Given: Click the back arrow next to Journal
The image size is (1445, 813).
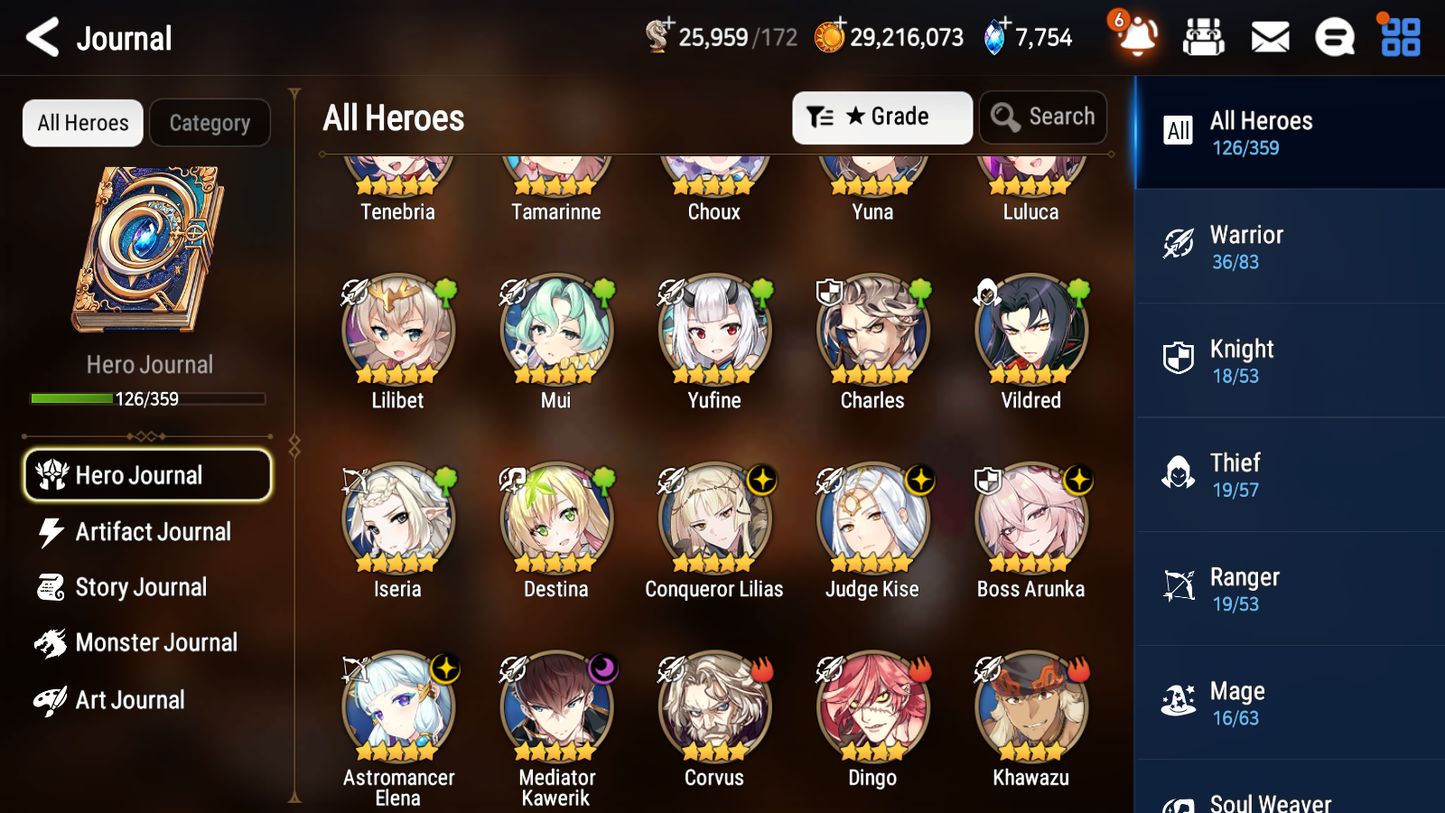Looking at the screenshot, I should [41, 37].
